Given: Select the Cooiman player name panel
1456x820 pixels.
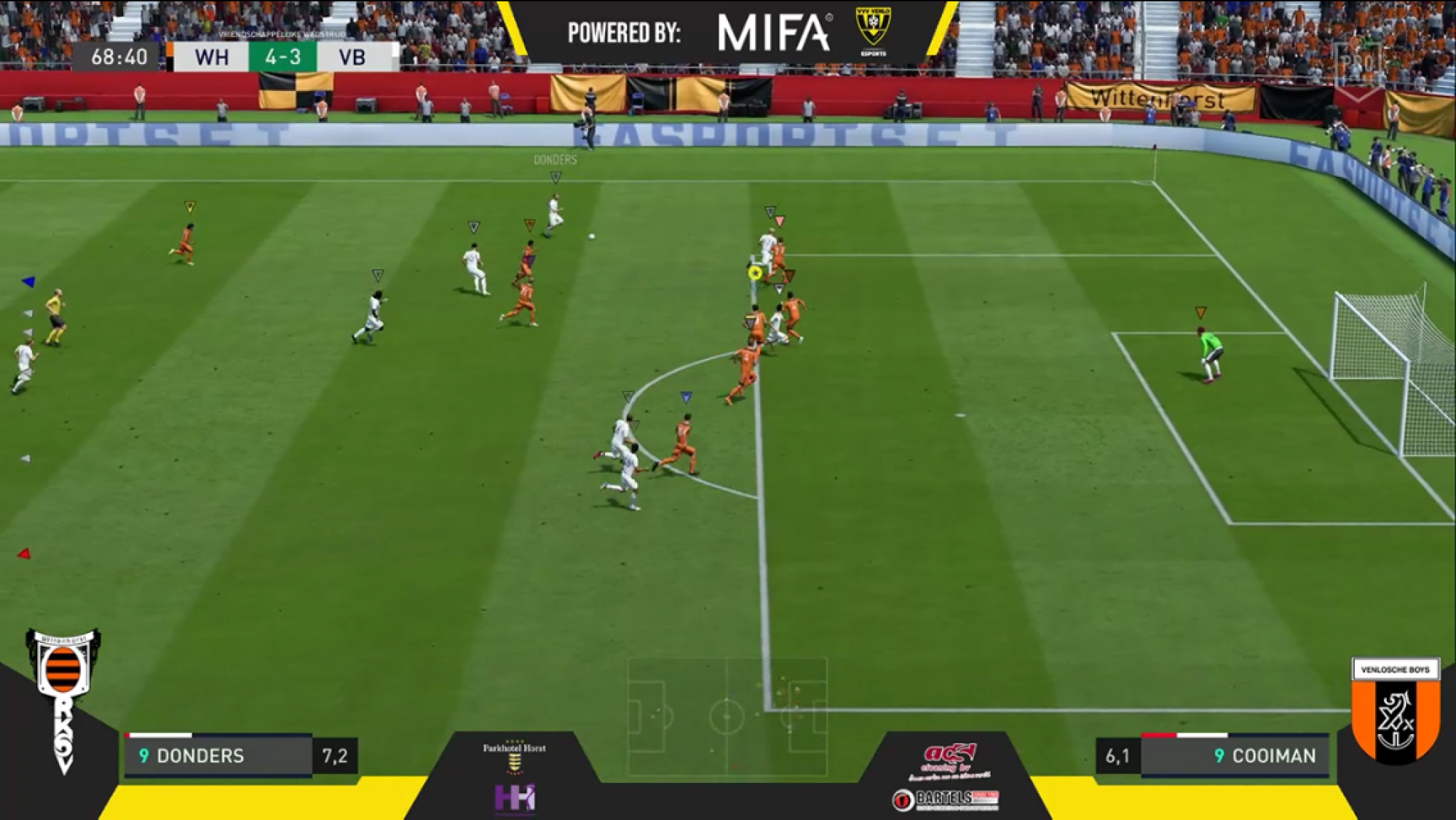Looking at the screenshot, I should [1234, 756].
